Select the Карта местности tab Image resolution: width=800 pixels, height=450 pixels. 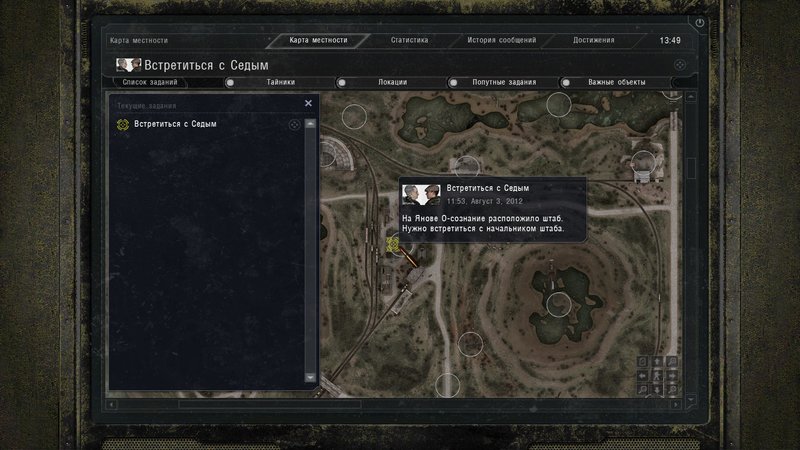pyautogui.click(x=318, y=41)
